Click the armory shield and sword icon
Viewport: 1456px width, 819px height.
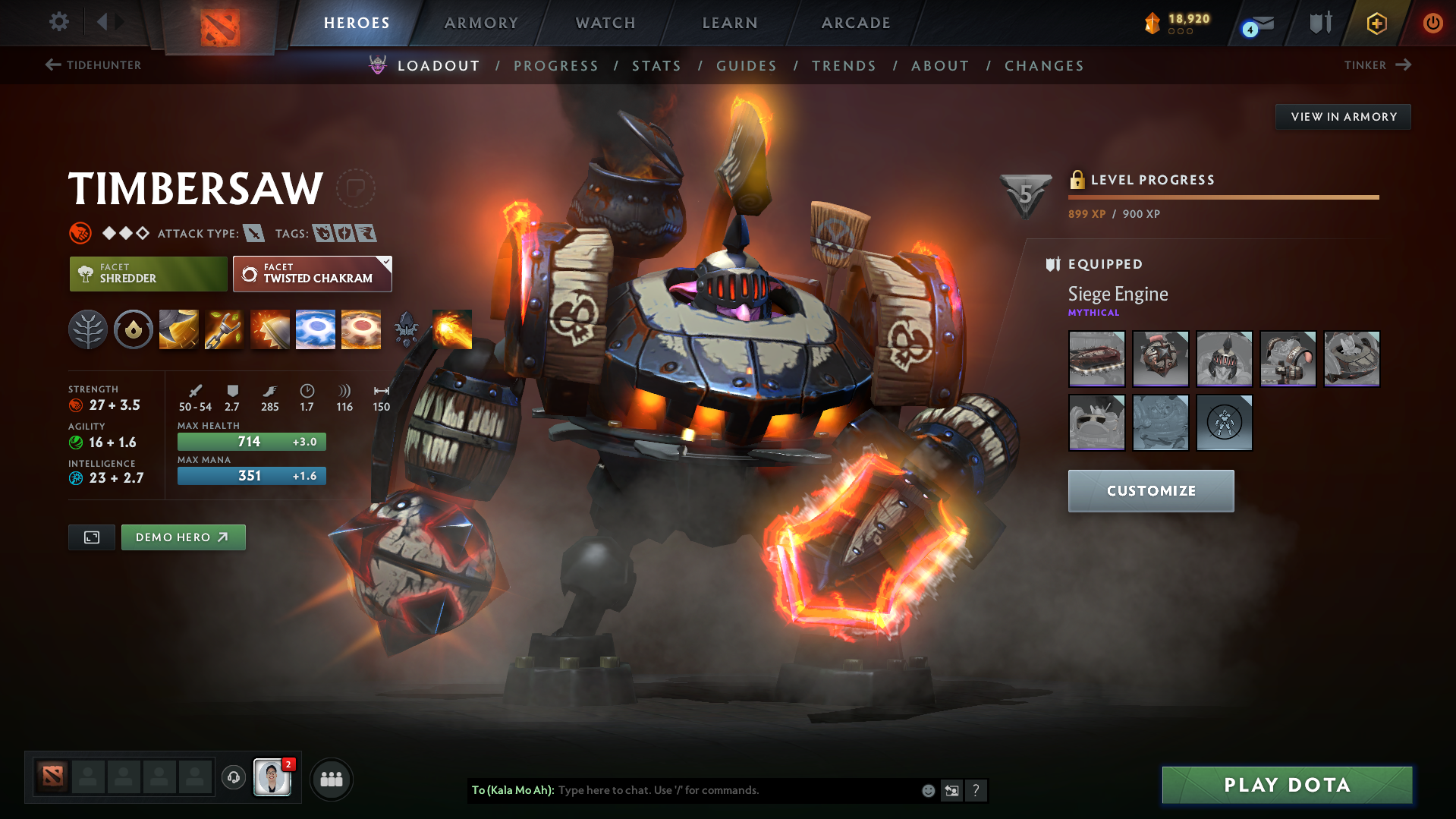(1318, 23)
